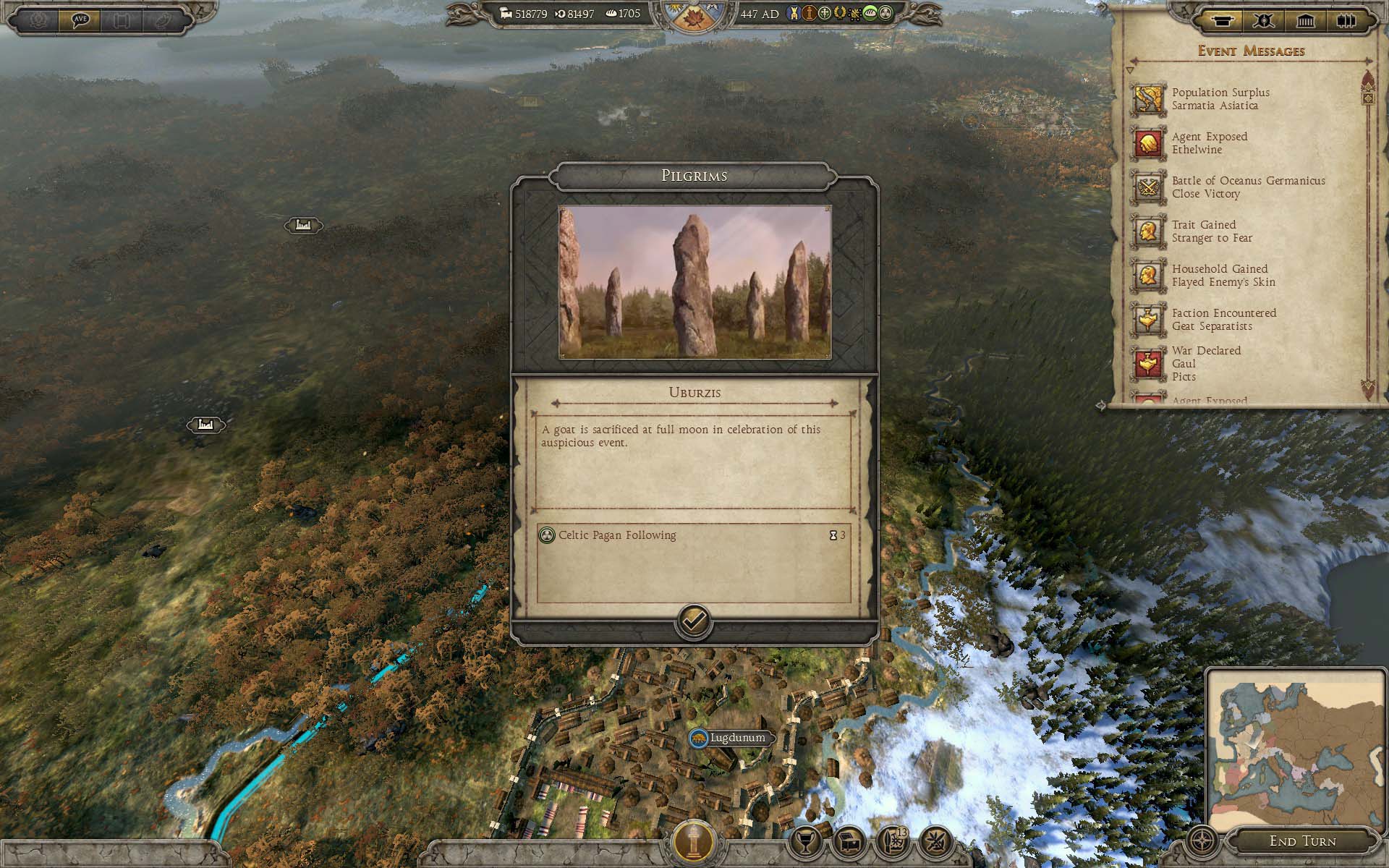Open the goblet objectives button

click(807, 842)
